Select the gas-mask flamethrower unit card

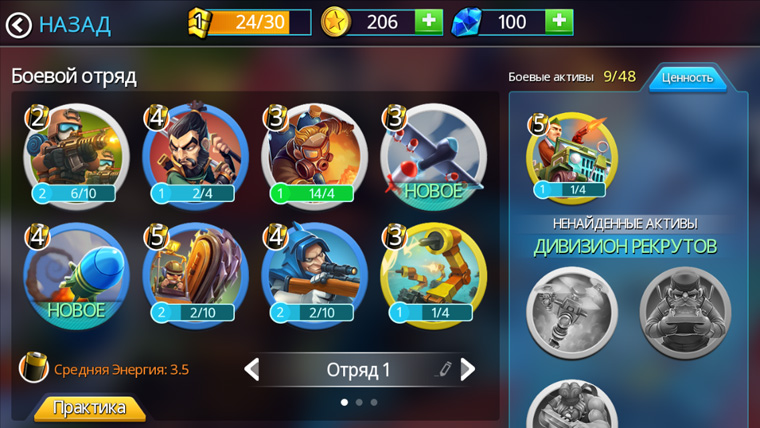tap(314, 156)
